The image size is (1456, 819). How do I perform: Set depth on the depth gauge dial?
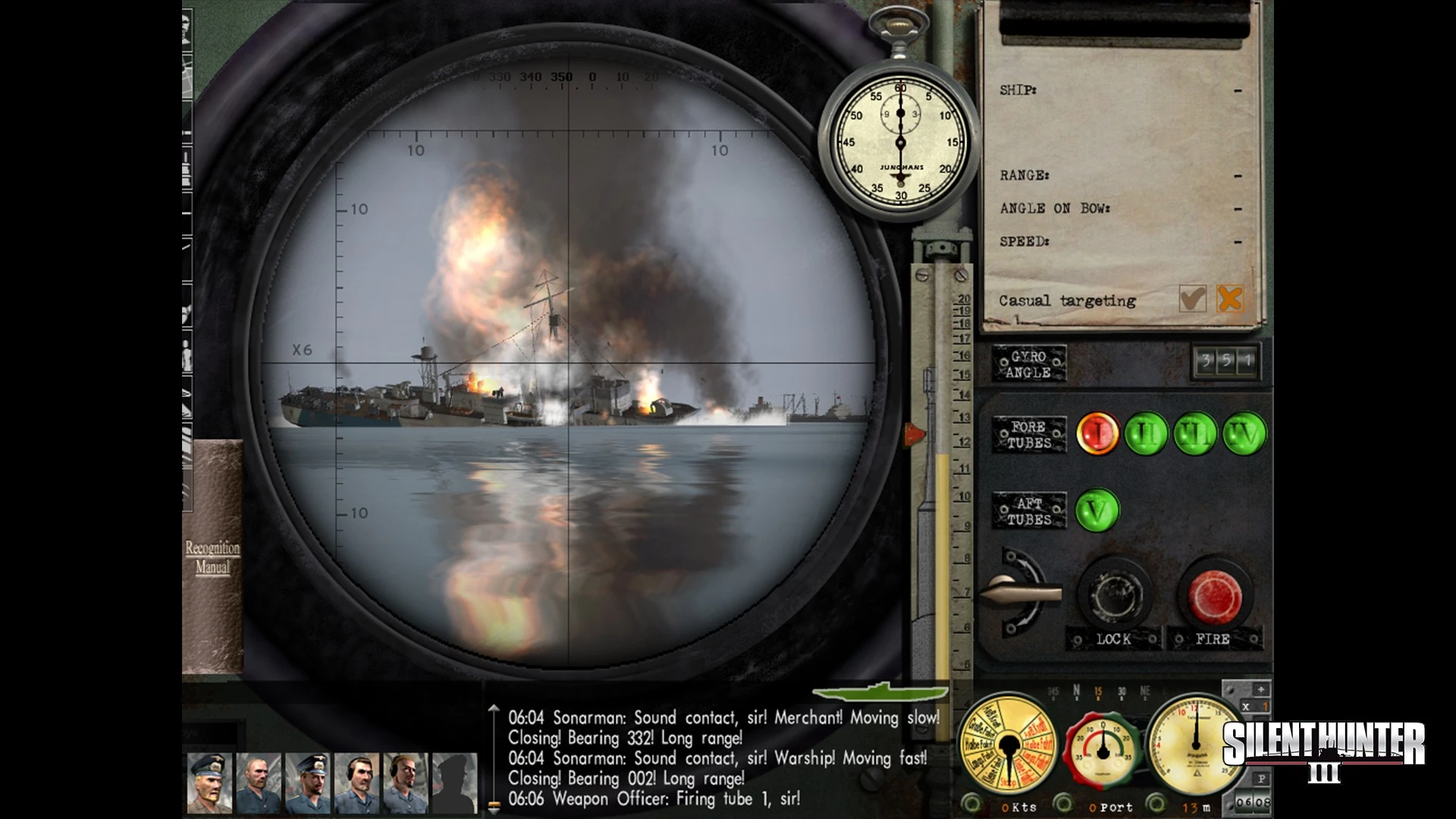click(x=1196, y=747)
